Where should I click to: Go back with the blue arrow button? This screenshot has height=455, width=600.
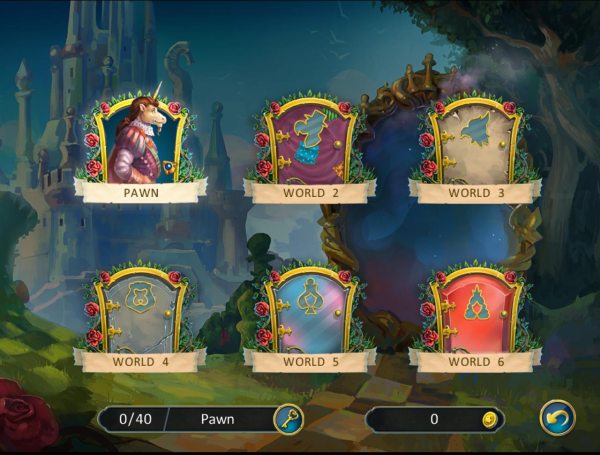pyautogui.click(x=557, y=418)
